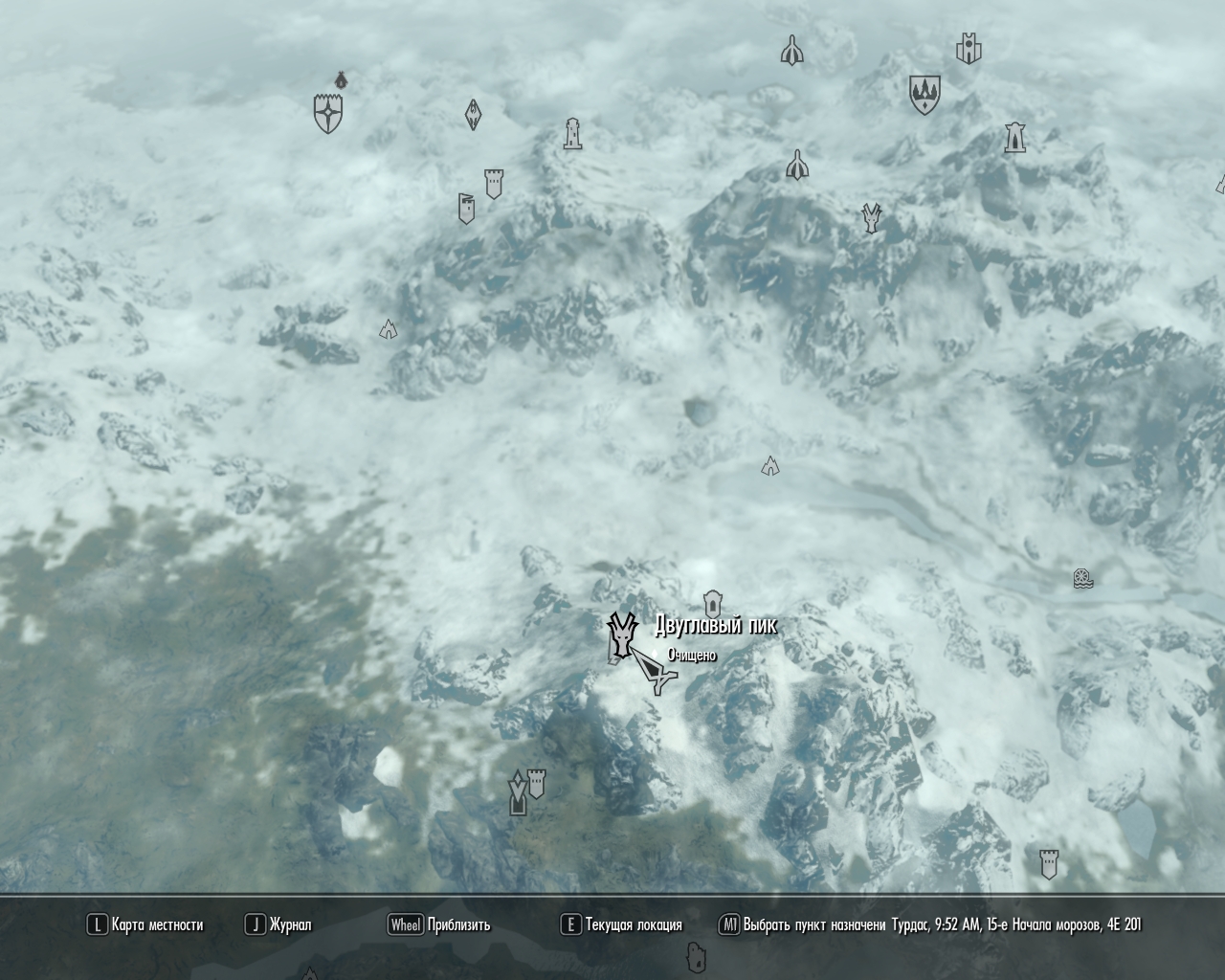Select the water wheel mill marker
1225x980 pixels.
click(x=1083, y=578)
